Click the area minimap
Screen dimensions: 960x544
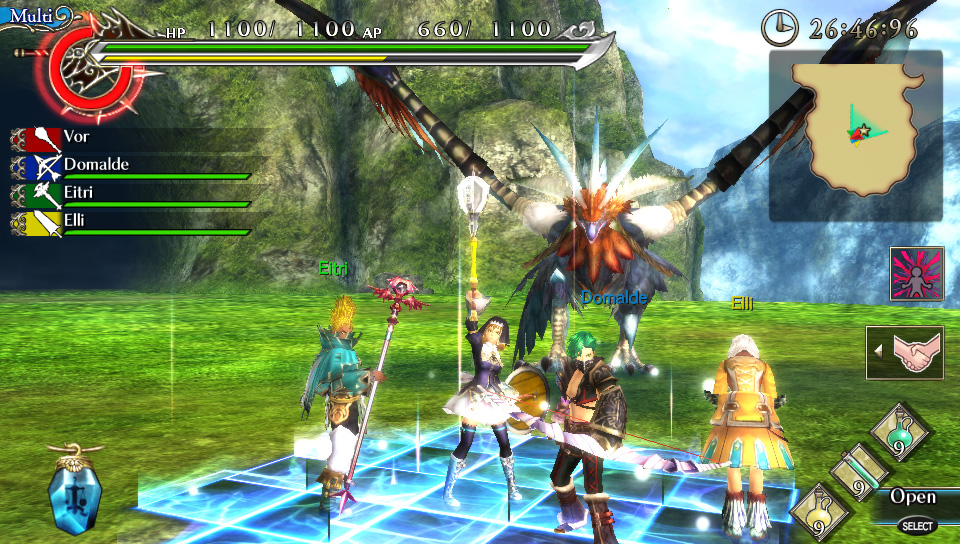coord(856,136)
